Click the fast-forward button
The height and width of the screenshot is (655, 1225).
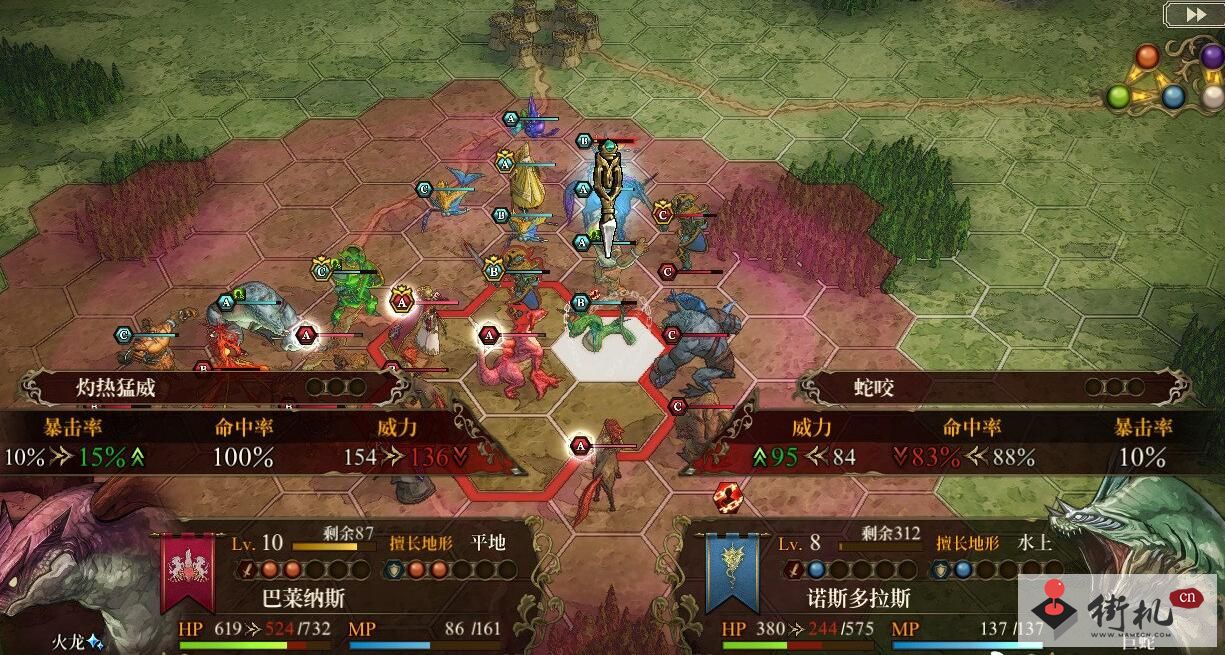coord(1194,14)
